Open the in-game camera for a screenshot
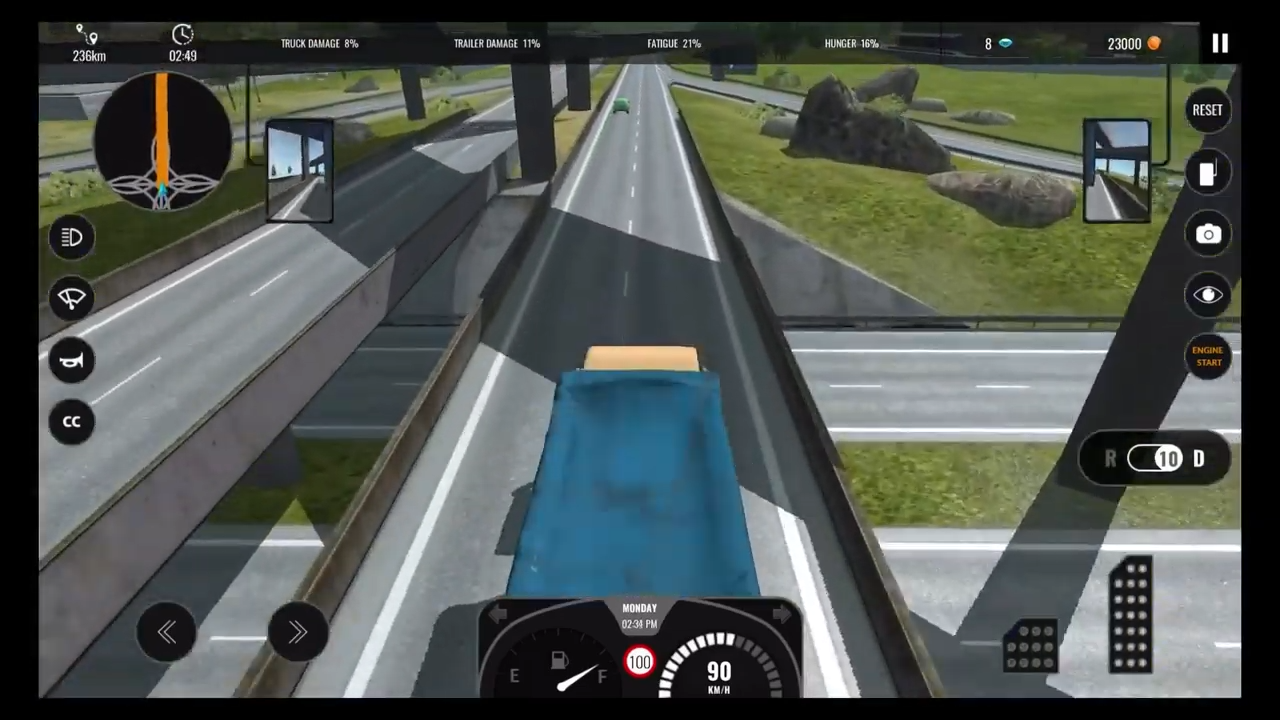 click(x=1208, y=234)
